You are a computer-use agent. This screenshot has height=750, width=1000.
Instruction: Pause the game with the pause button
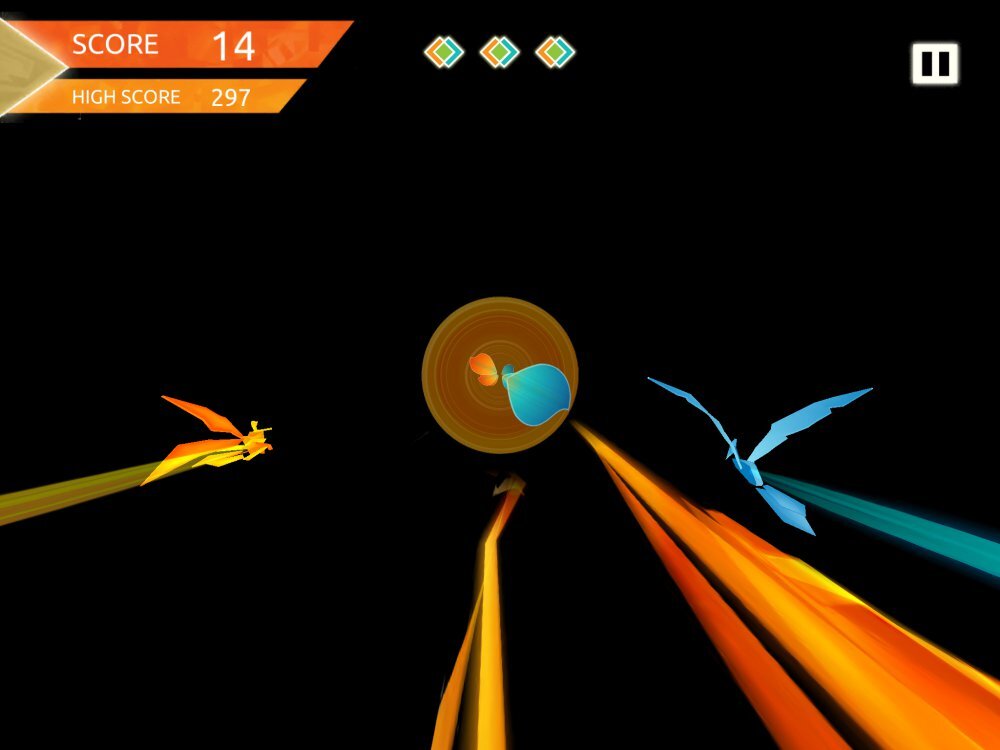point(934,64)
